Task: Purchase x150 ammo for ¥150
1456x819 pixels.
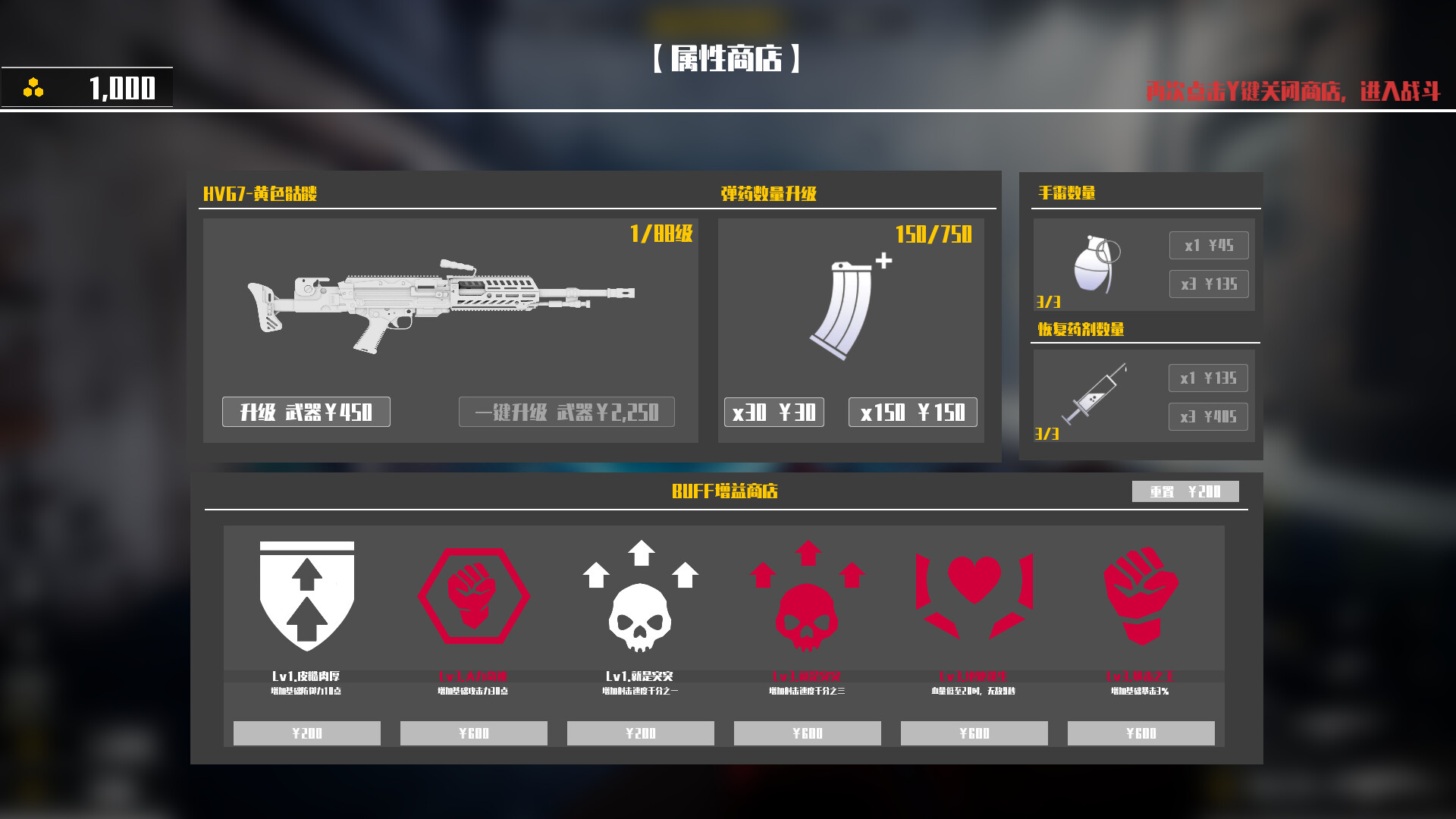Action: pos(912,412)
